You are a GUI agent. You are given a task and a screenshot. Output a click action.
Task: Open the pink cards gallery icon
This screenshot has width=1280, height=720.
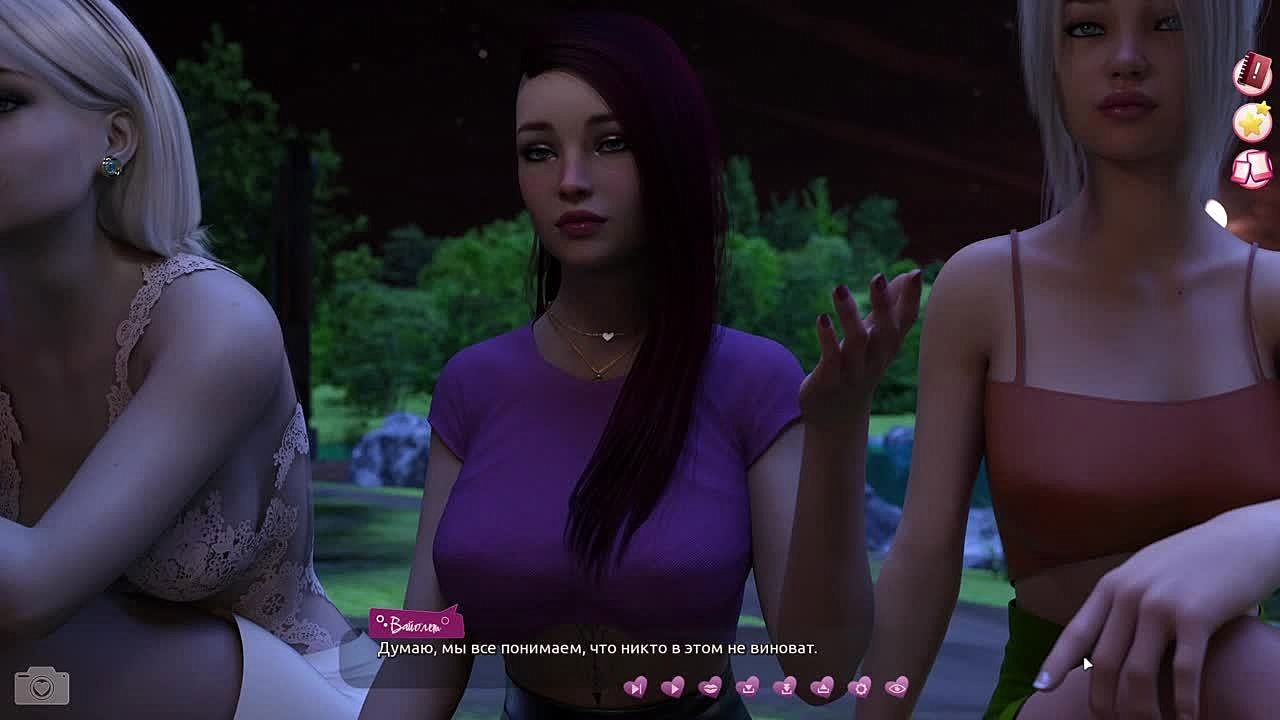pos(1252,168)
